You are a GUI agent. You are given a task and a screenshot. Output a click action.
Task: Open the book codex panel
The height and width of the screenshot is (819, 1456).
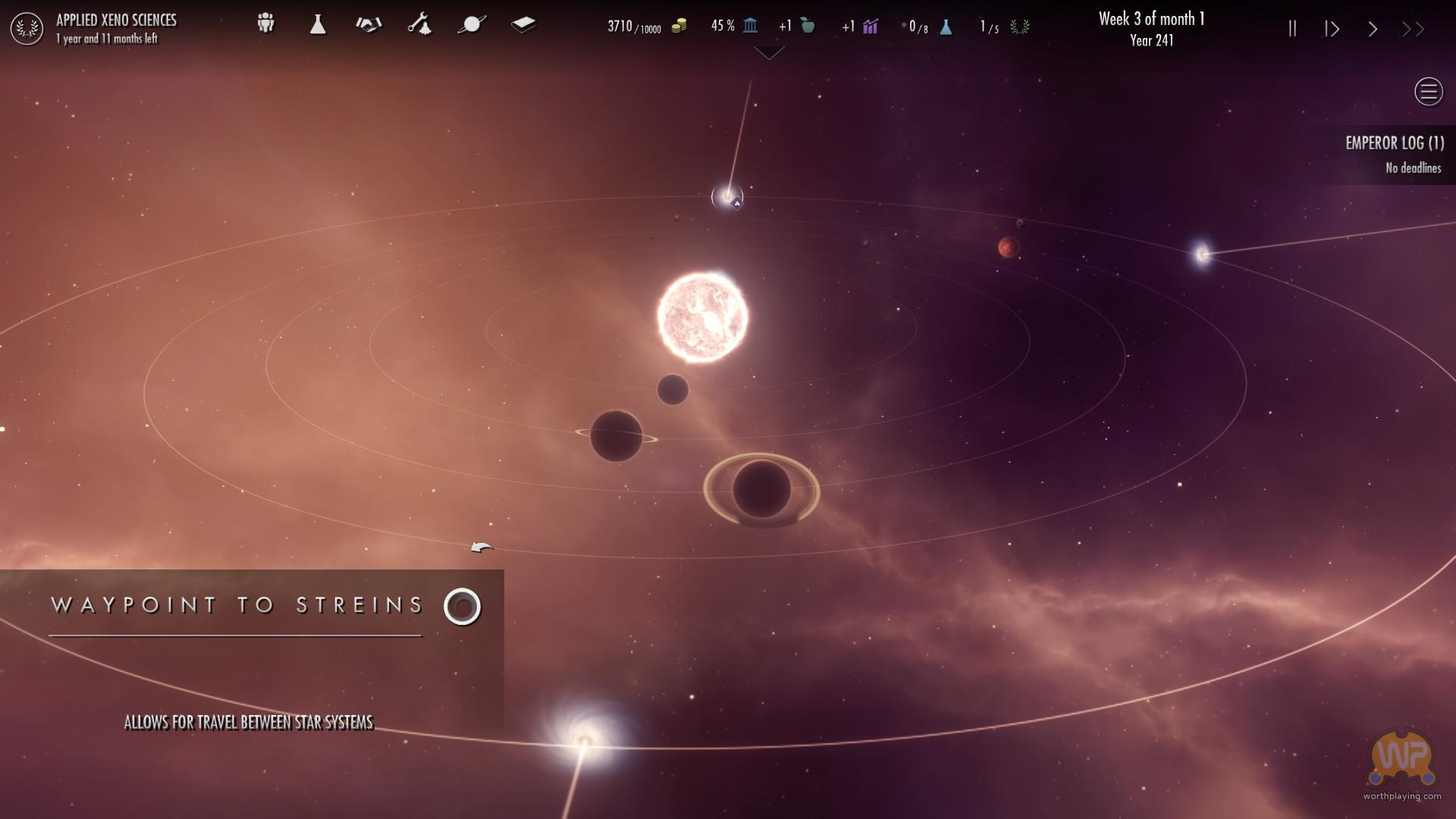[x=523, y=25]
